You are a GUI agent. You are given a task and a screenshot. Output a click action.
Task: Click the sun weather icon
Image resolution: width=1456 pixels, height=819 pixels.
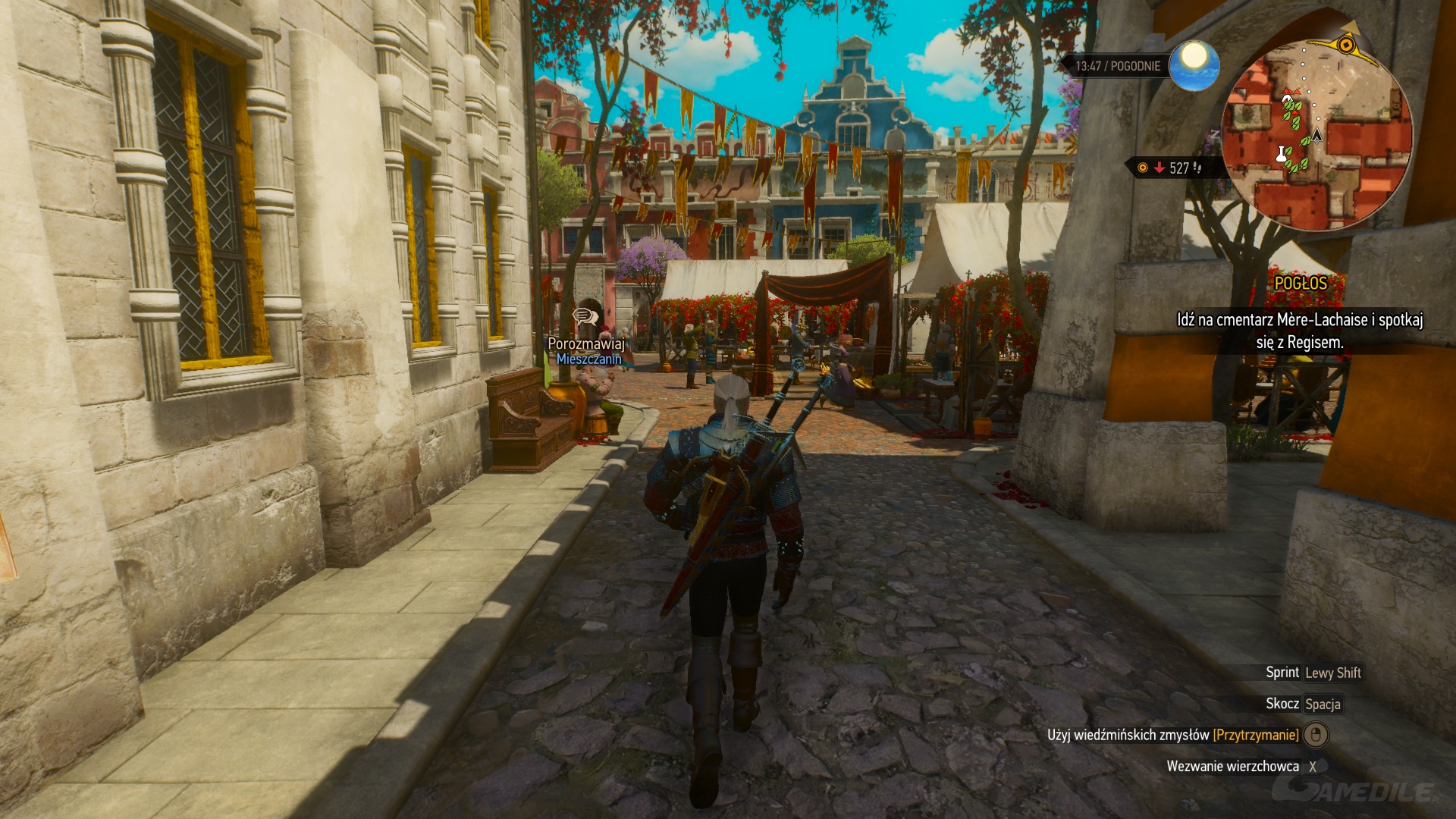(1194, 64)
